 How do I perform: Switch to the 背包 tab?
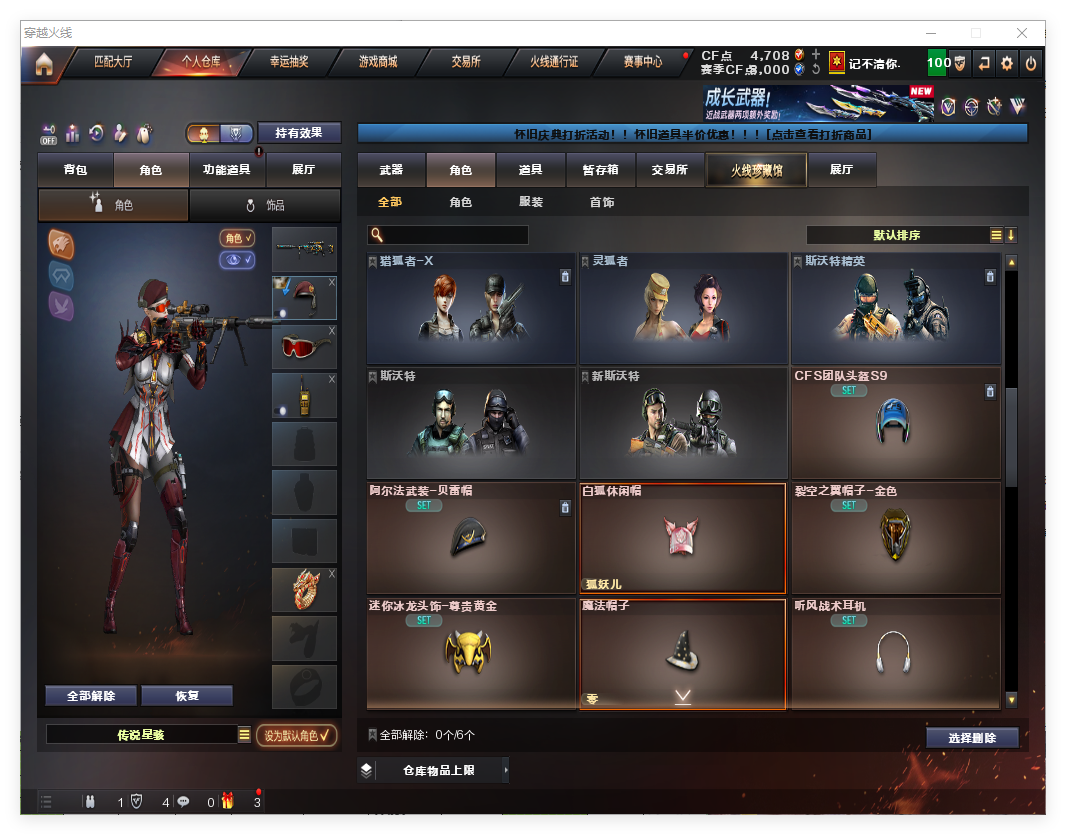coord(75,170)
